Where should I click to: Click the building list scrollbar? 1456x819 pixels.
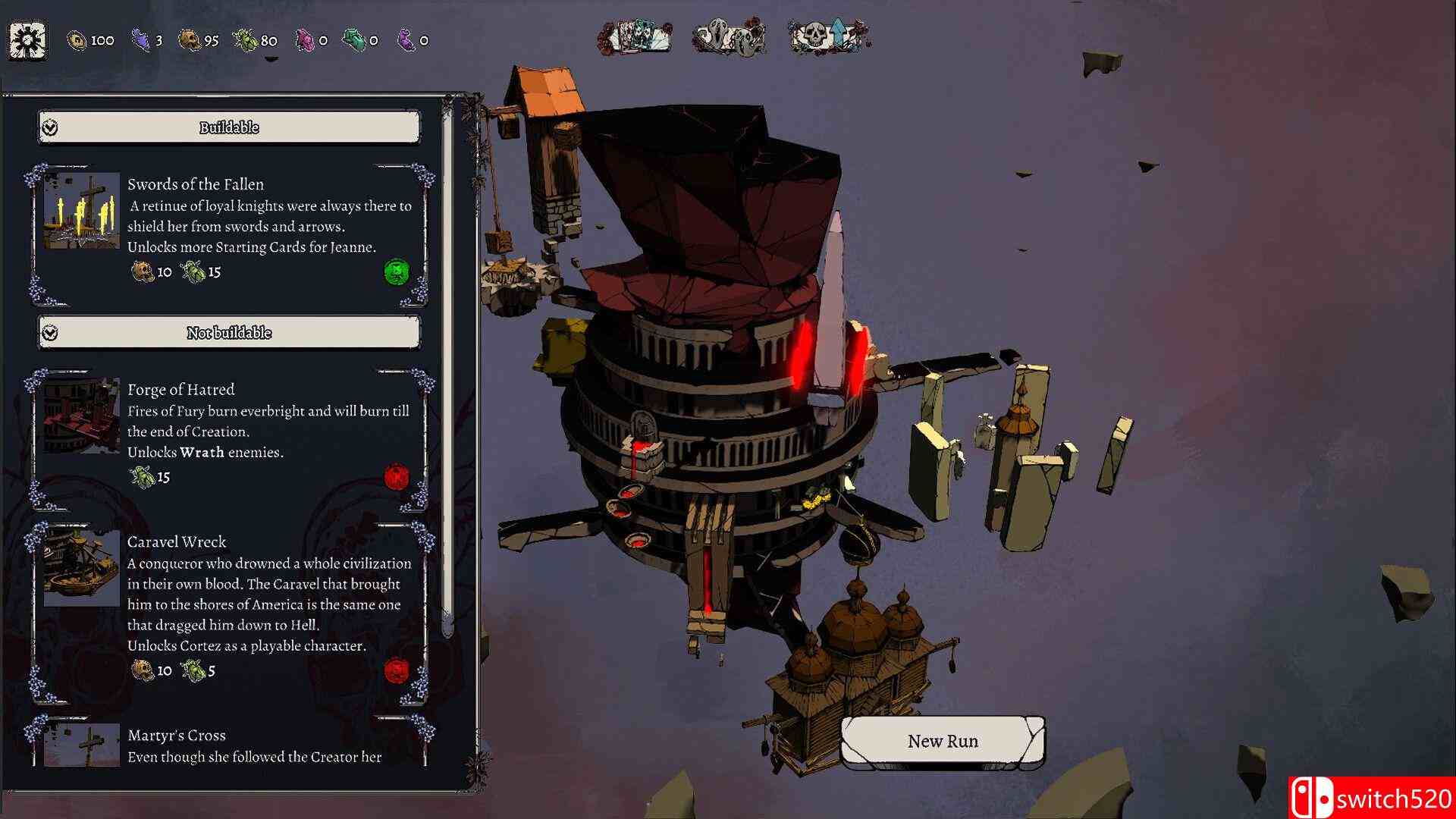(x=447, y=379)
